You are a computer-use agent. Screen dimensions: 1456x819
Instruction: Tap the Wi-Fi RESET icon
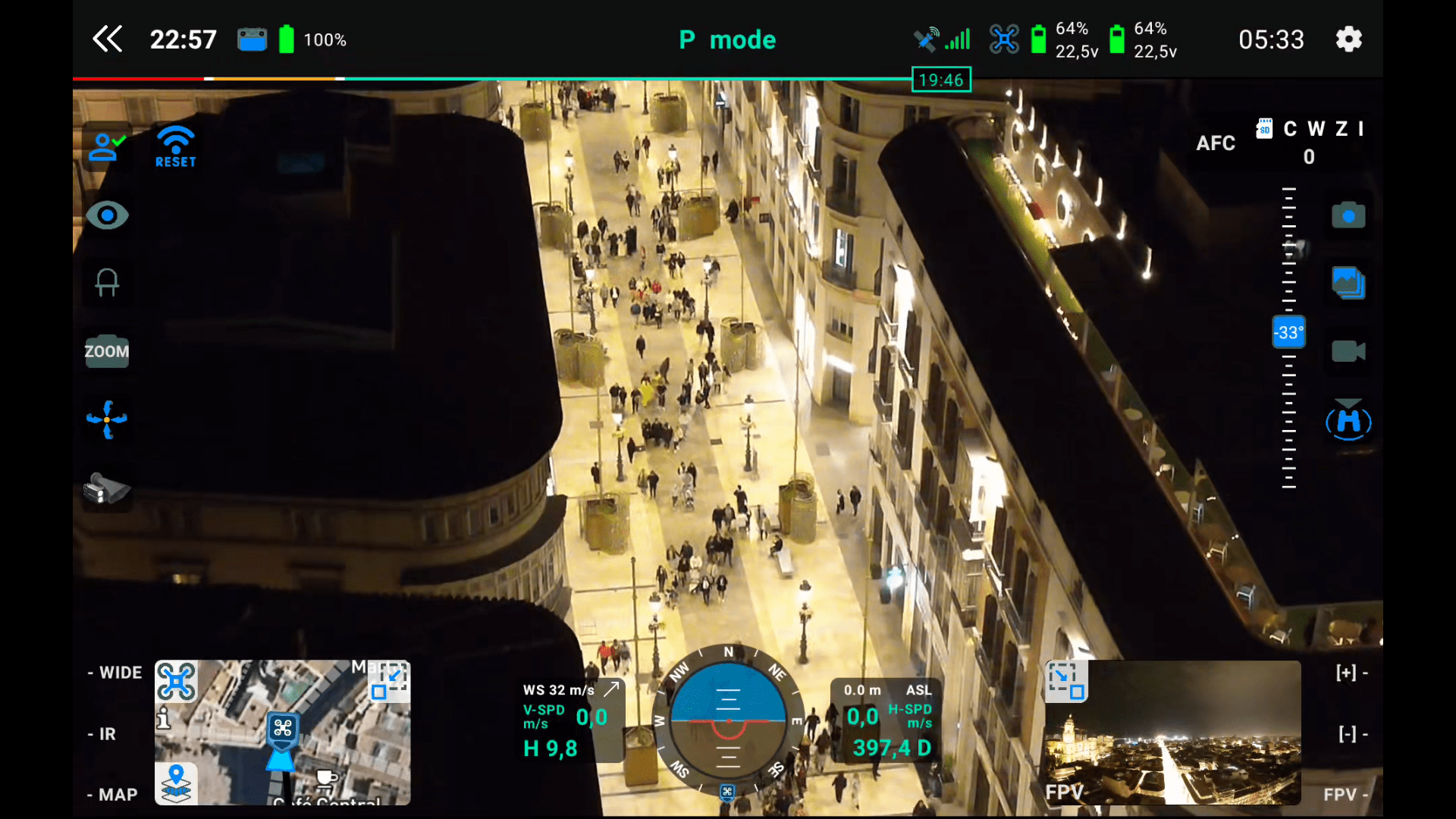(175, 146)
